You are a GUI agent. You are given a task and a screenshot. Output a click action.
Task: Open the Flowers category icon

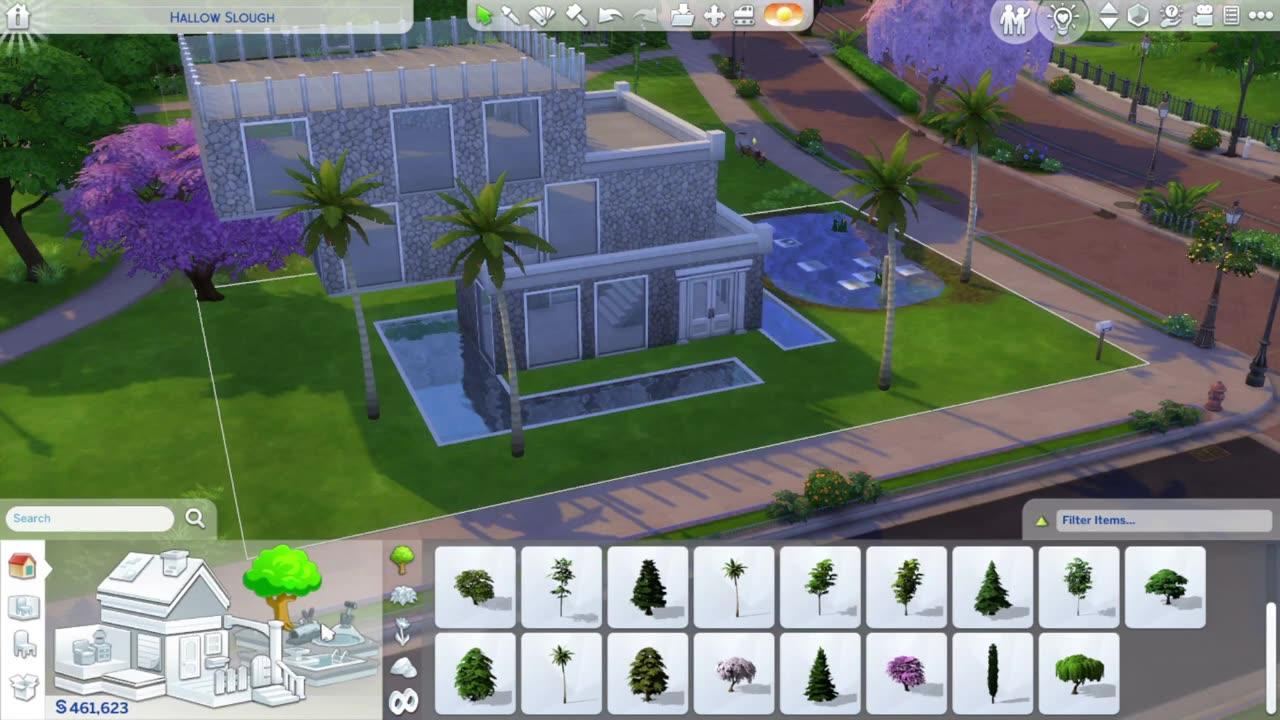[404, 629]
